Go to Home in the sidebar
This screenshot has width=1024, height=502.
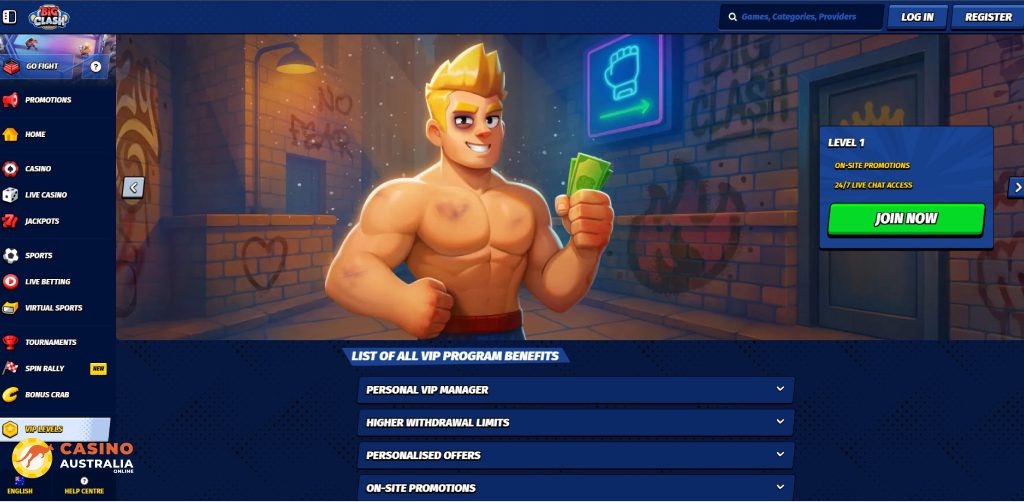coord(35,134)
